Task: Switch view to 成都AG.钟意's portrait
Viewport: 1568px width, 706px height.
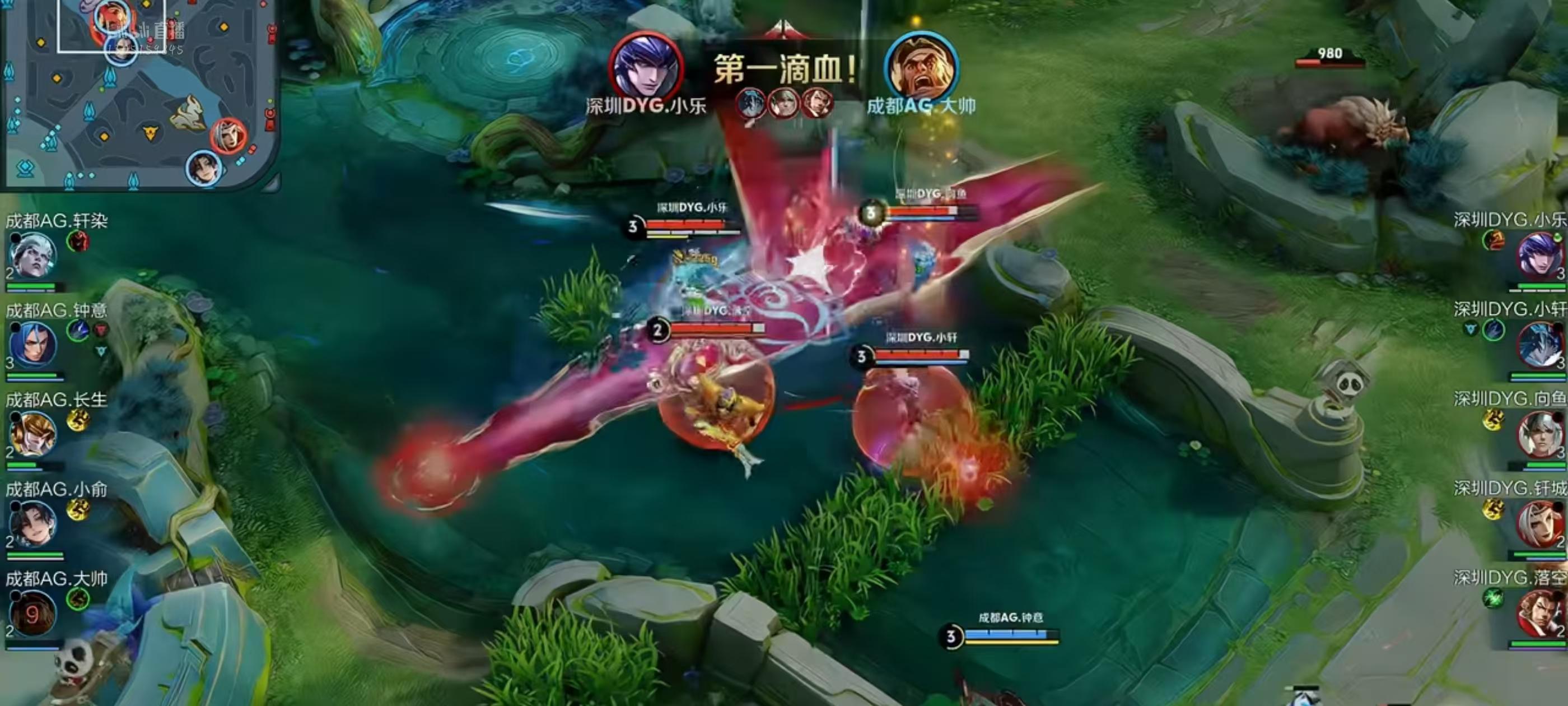Action: [33, 345]
